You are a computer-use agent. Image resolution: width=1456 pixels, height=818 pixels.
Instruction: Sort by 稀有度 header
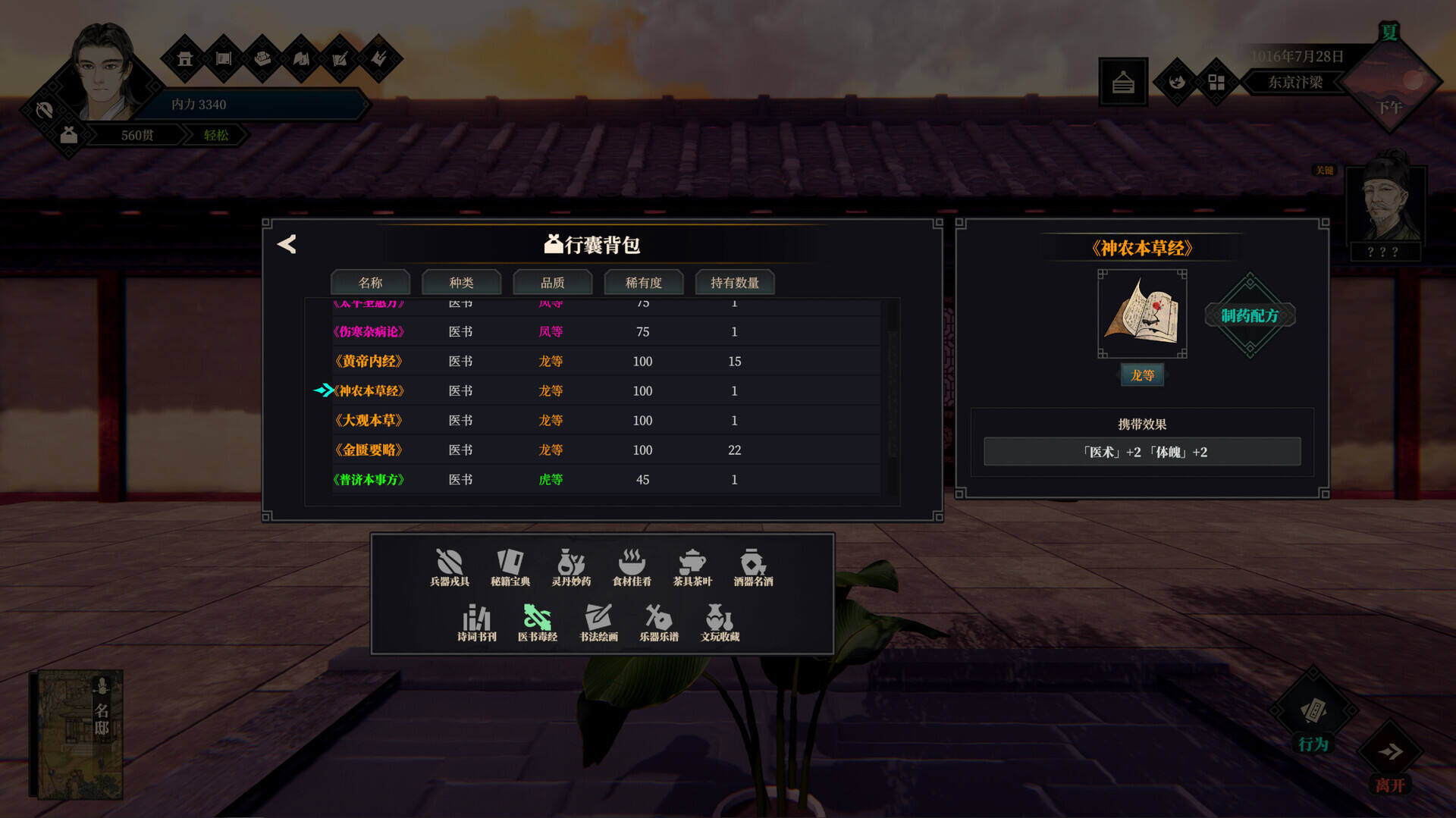coord(643,283)
